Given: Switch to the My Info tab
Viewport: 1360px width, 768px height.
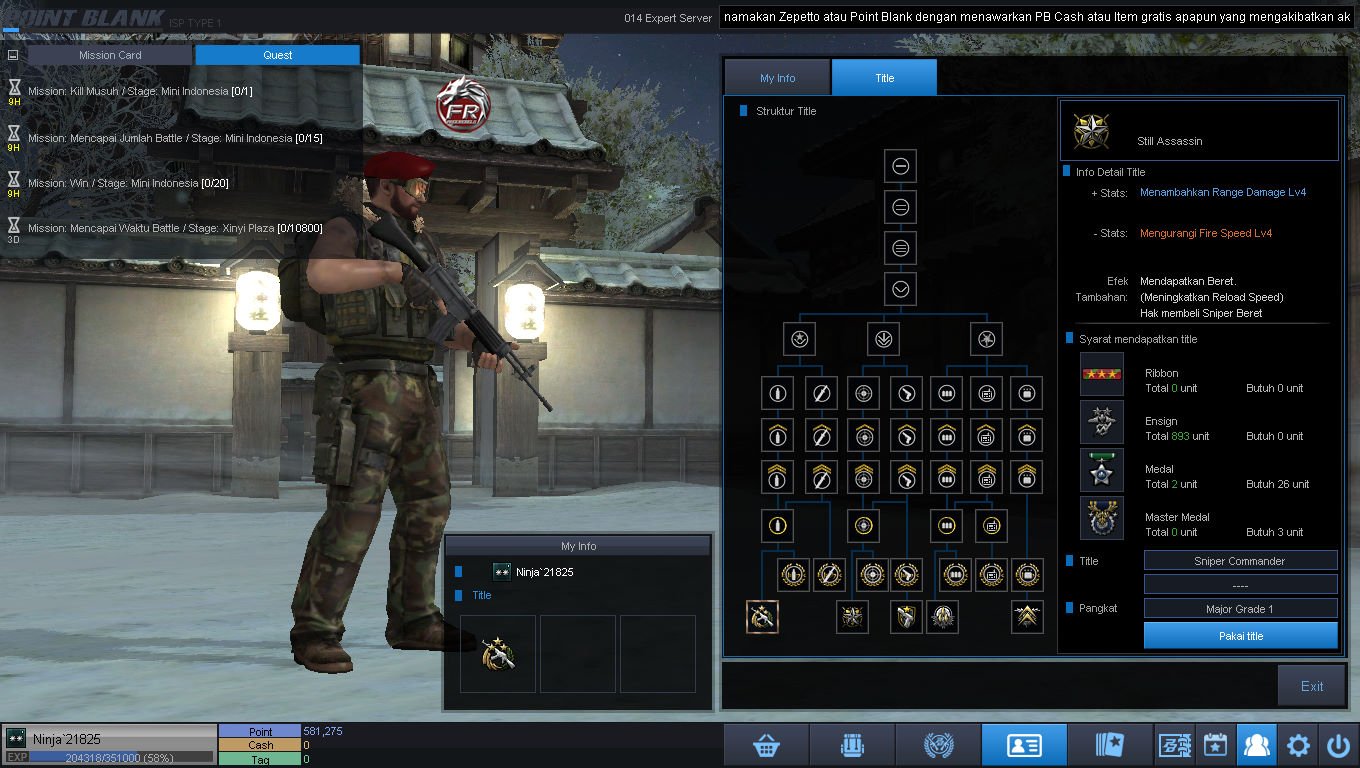Looking at the screenshot, I should click(777, 78).
